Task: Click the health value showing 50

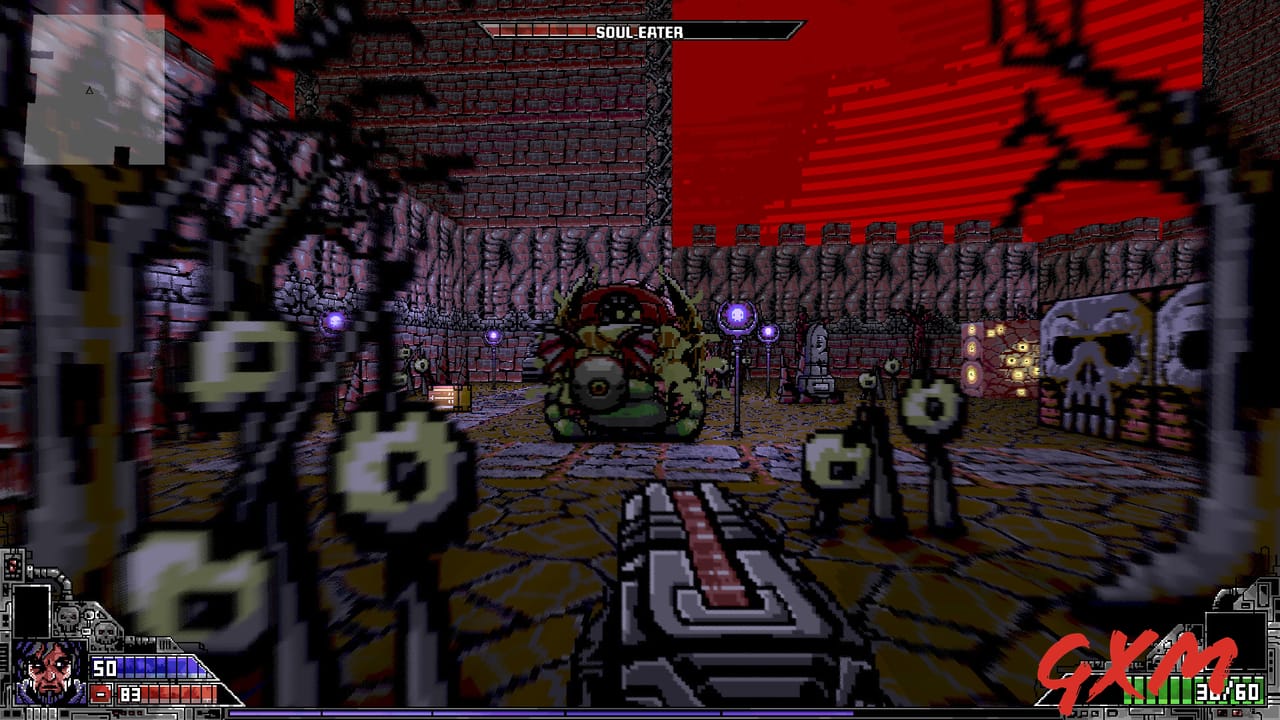Action: click(105, 668)
